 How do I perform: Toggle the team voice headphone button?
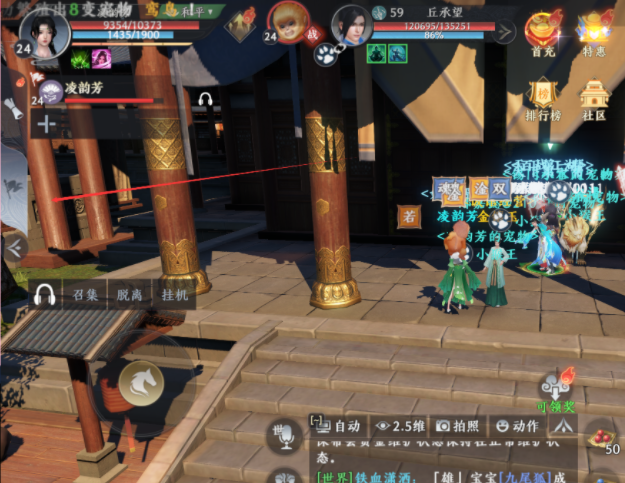(43, 294)
